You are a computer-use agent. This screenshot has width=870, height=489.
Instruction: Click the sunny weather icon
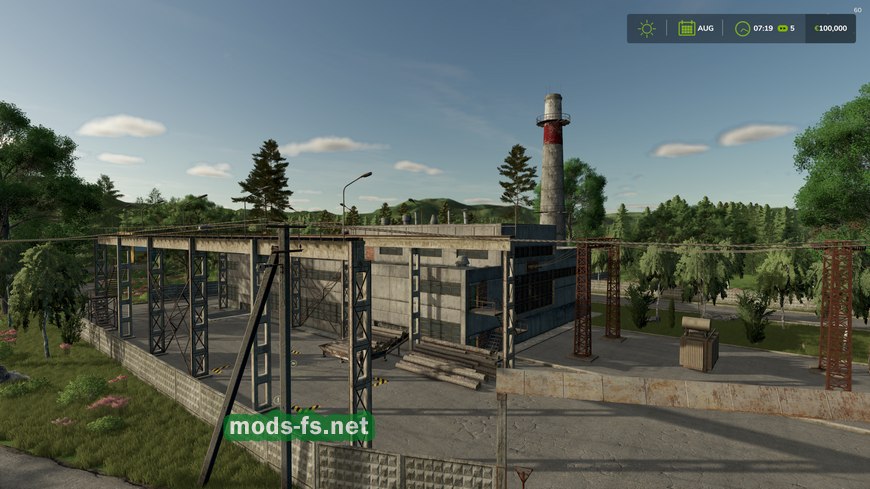[x=647, y=28]
